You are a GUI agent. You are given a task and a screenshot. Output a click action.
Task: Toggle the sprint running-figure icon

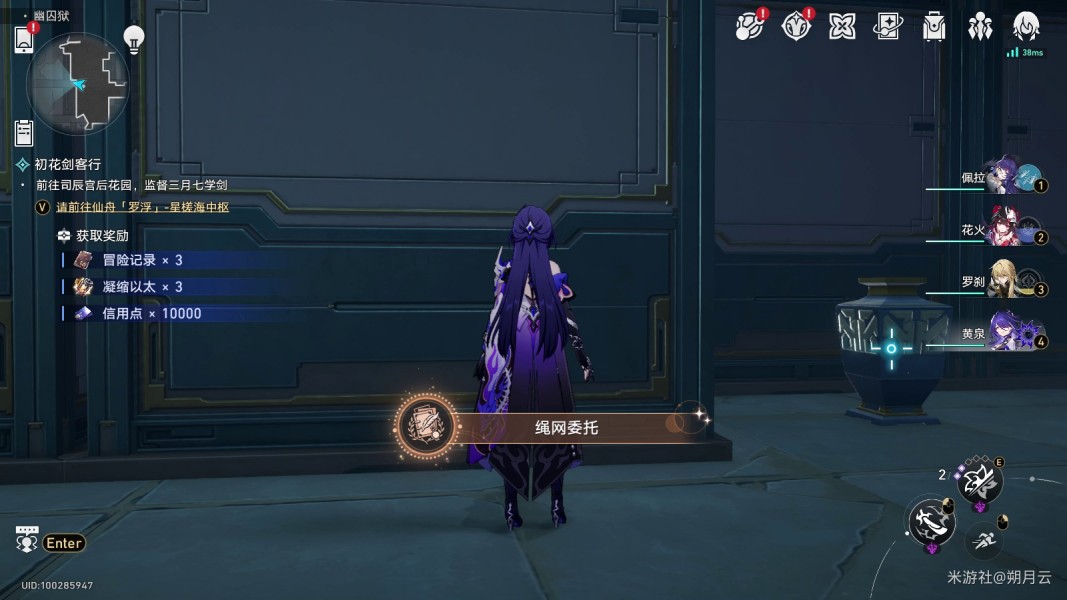(x=984, y=540)
